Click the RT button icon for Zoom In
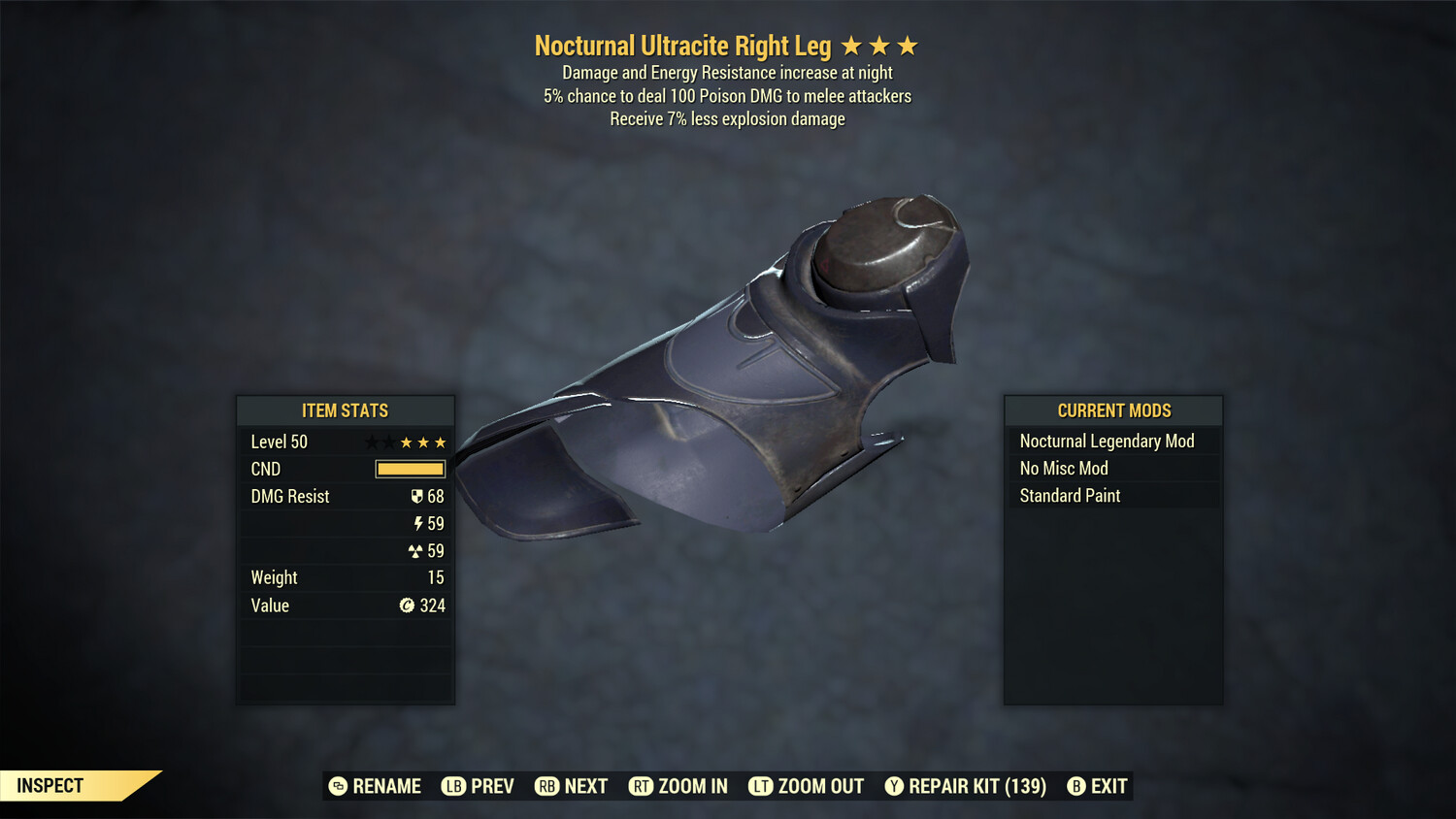1456x819 pixels. pos(642,786)
